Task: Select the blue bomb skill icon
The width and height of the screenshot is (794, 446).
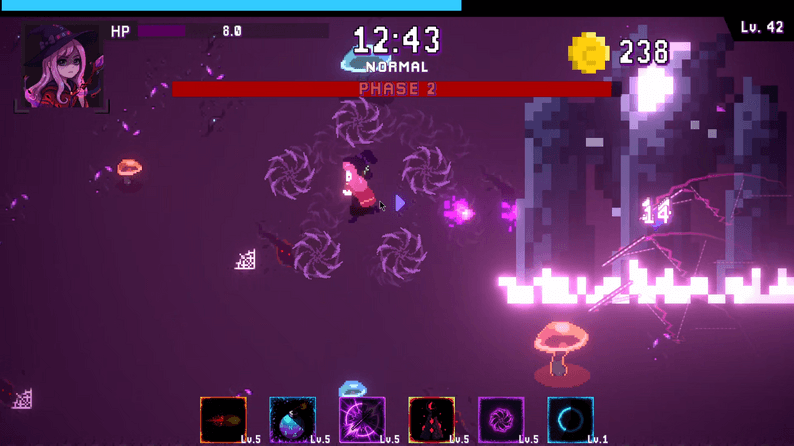Action: point(292,419)
